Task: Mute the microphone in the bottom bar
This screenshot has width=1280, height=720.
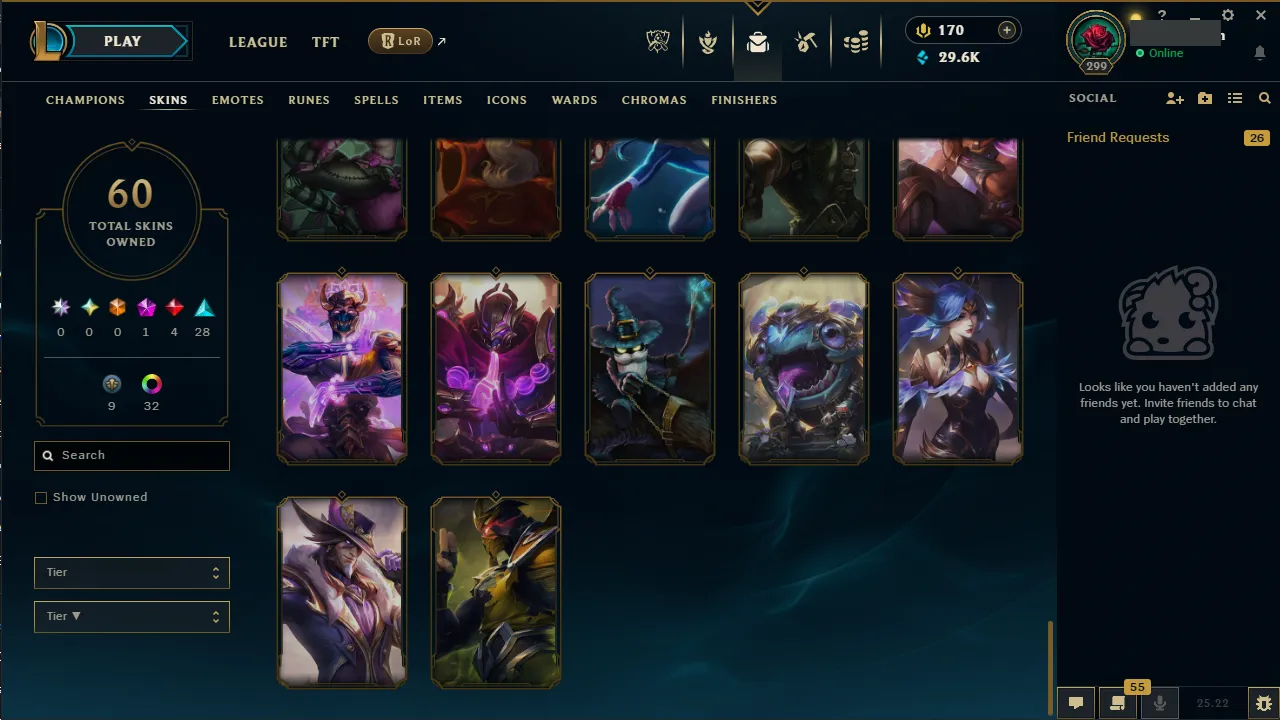Action: pyautogui.click(x=1160, y=702)
